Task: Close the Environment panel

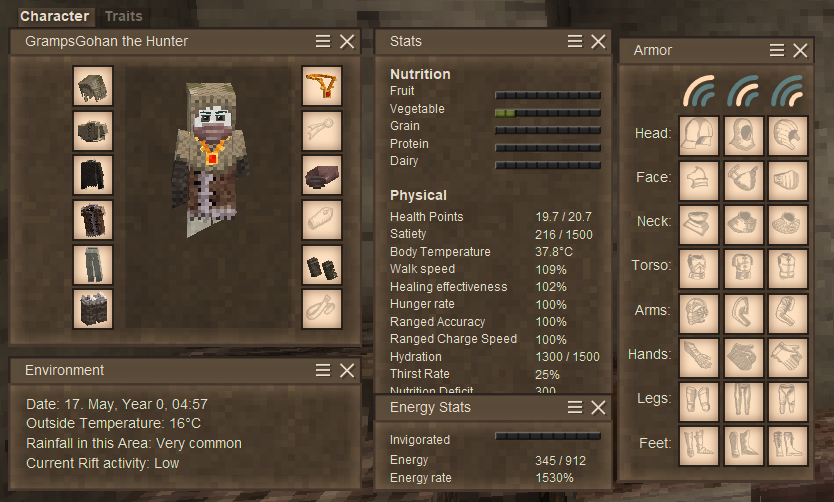Action: 347,370
